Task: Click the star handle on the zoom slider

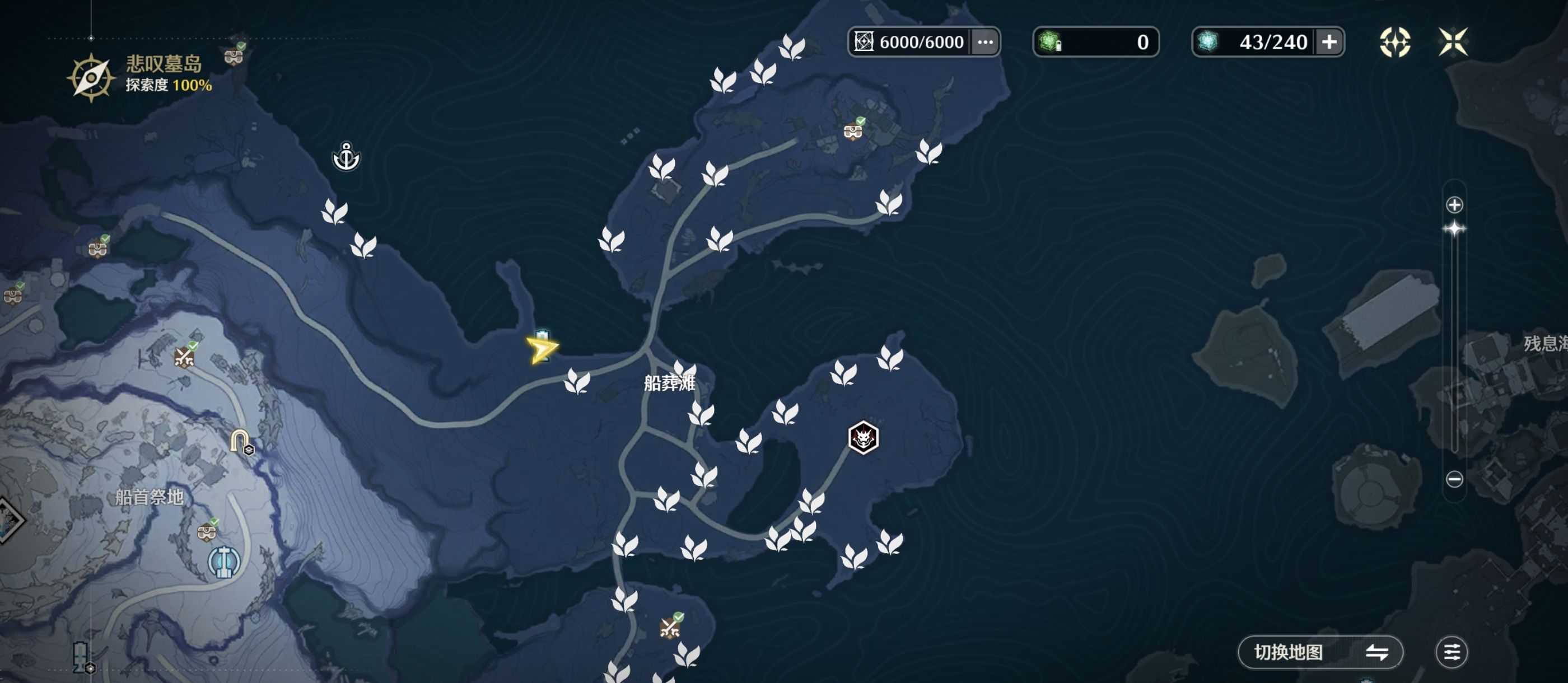Action: pos(1454,229)
